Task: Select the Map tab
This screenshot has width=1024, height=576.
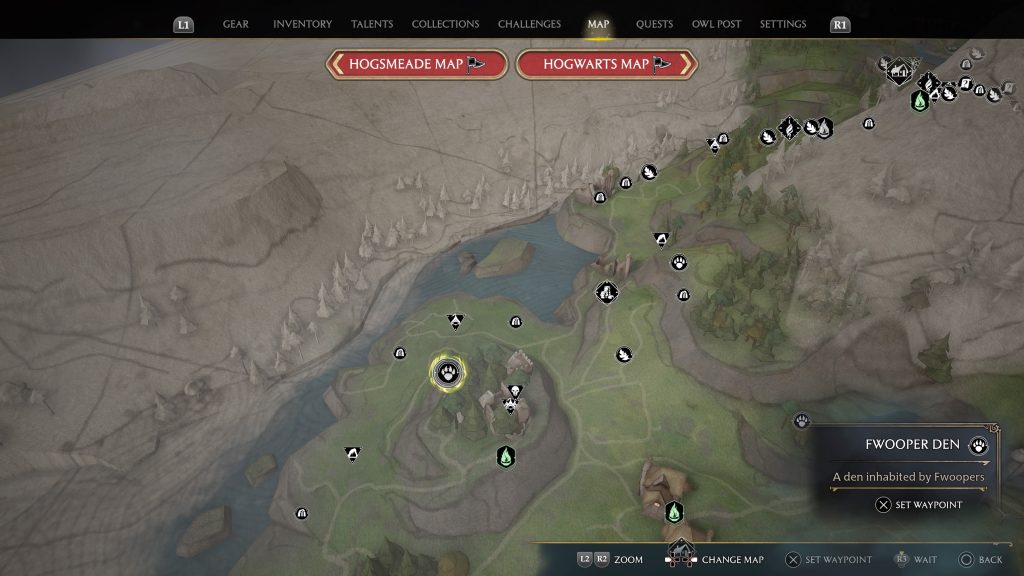Action: tap(598, 24)
